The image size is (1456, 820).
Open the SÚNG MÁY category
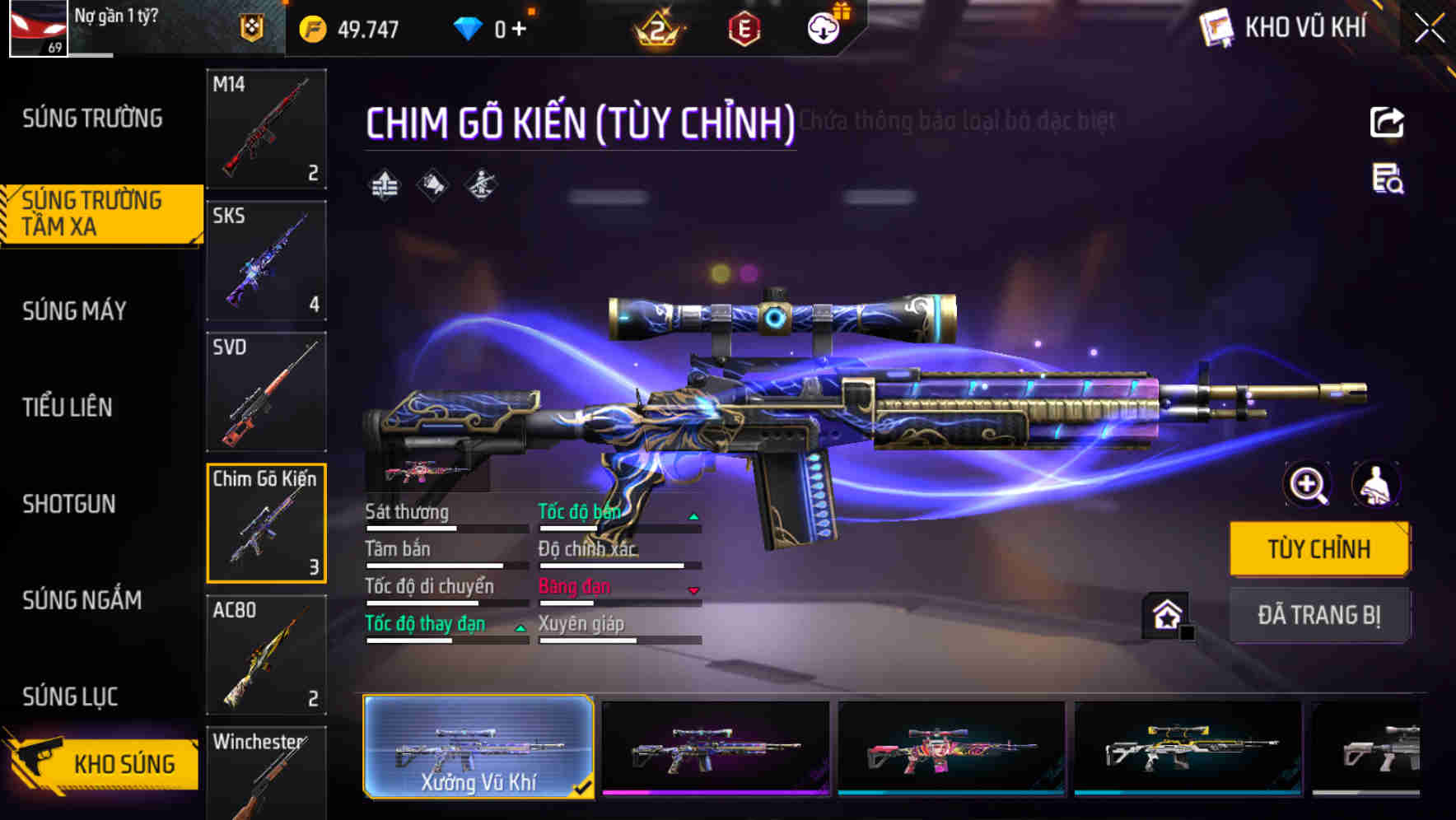pos(73,310)
